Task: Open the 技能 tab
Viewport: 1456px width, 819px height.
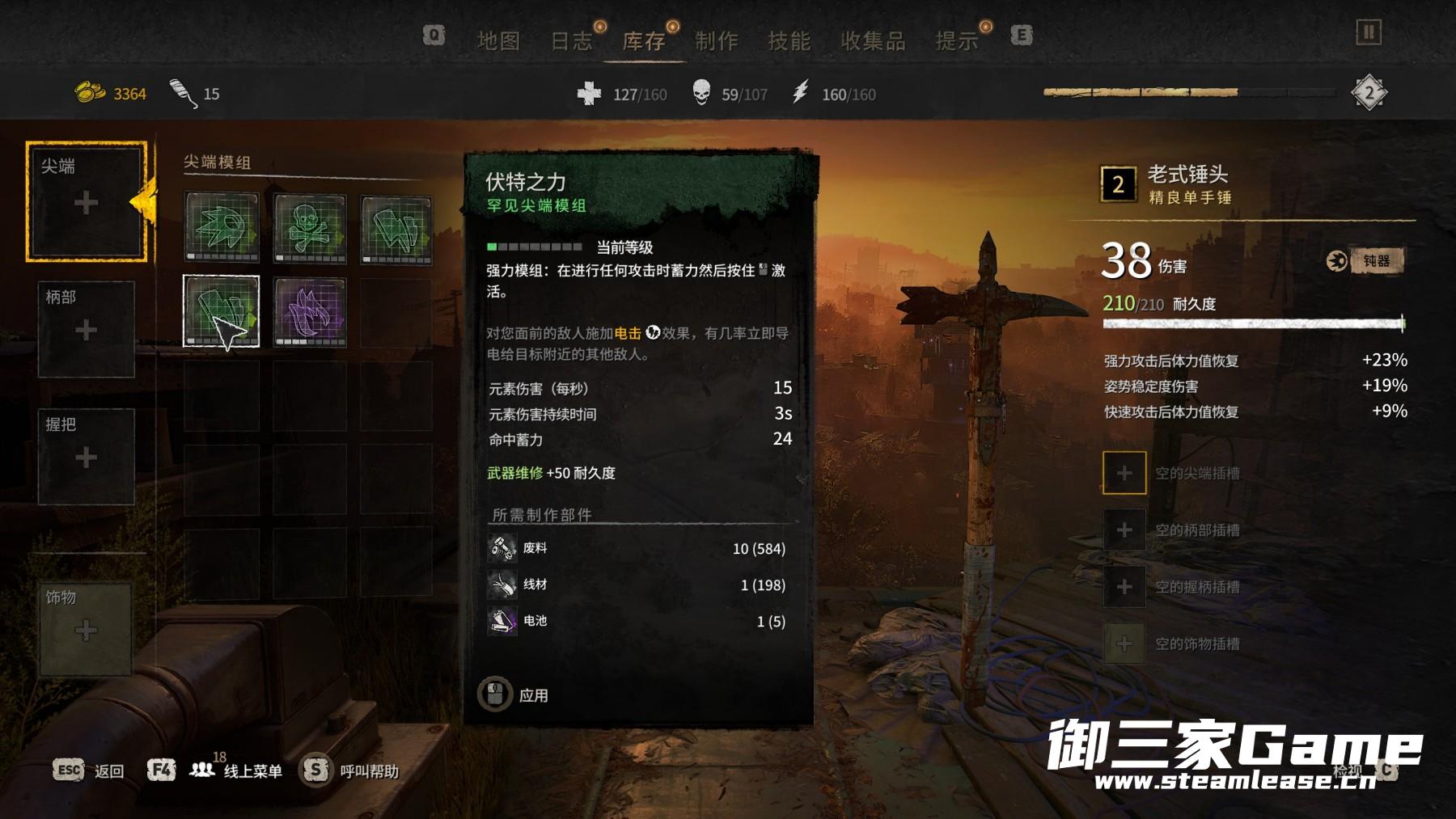Action: click(789, 40)
